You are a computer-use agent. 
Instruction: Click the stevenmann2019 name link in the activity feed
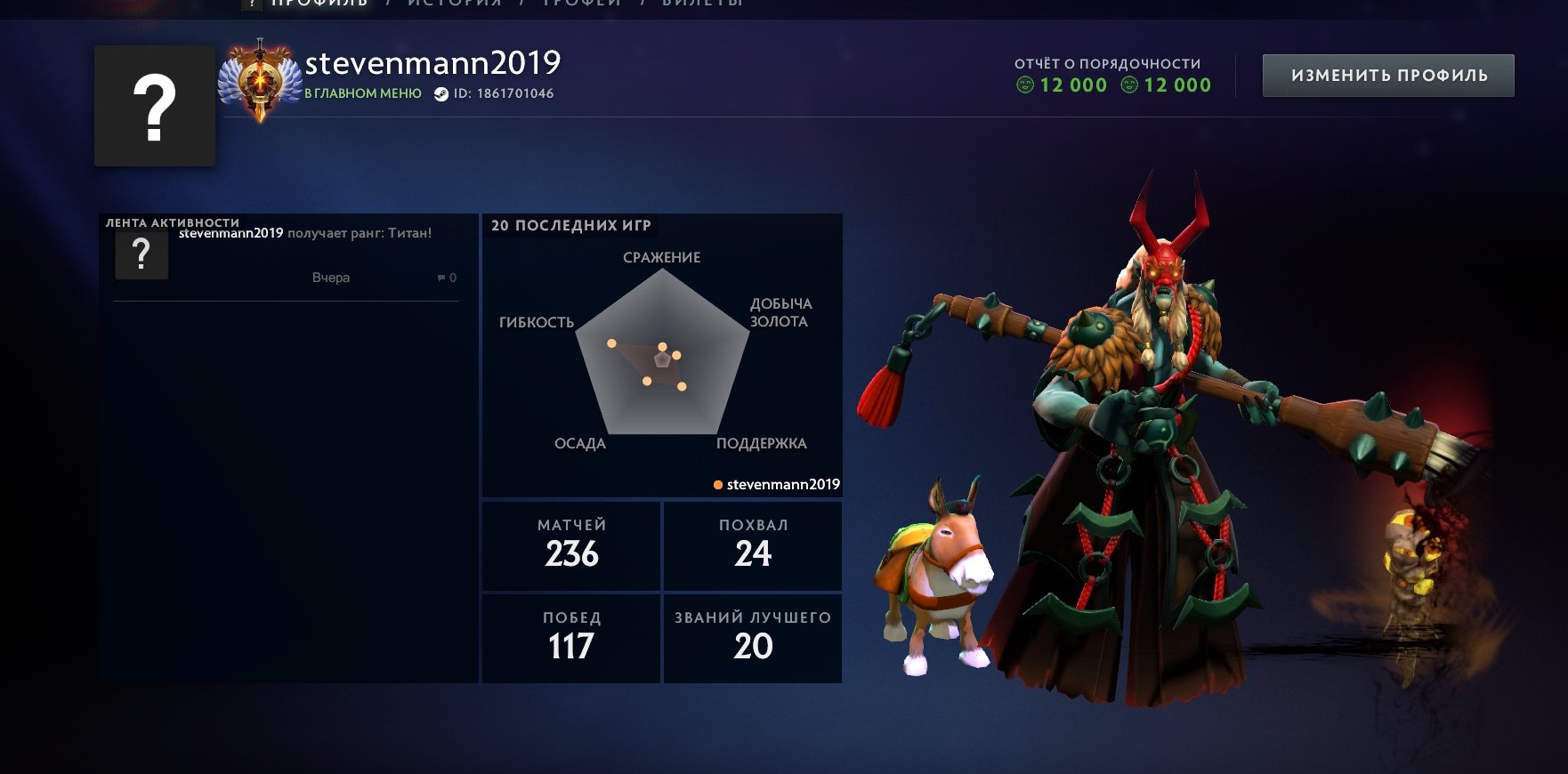tap(230, 233)
